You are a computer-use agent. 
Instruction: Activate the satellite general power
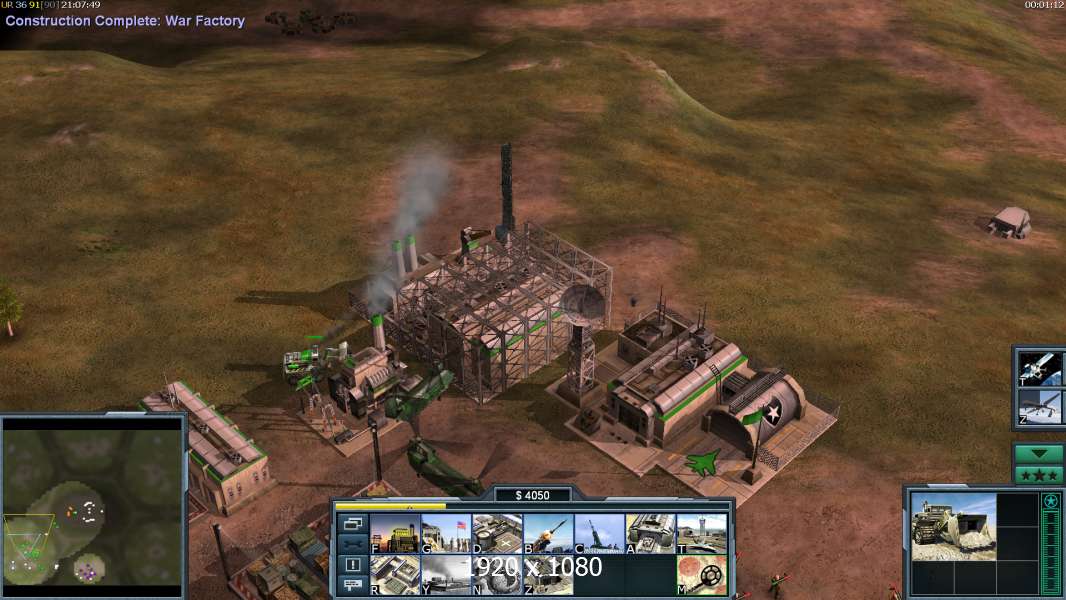click(x=1040, y=369)
